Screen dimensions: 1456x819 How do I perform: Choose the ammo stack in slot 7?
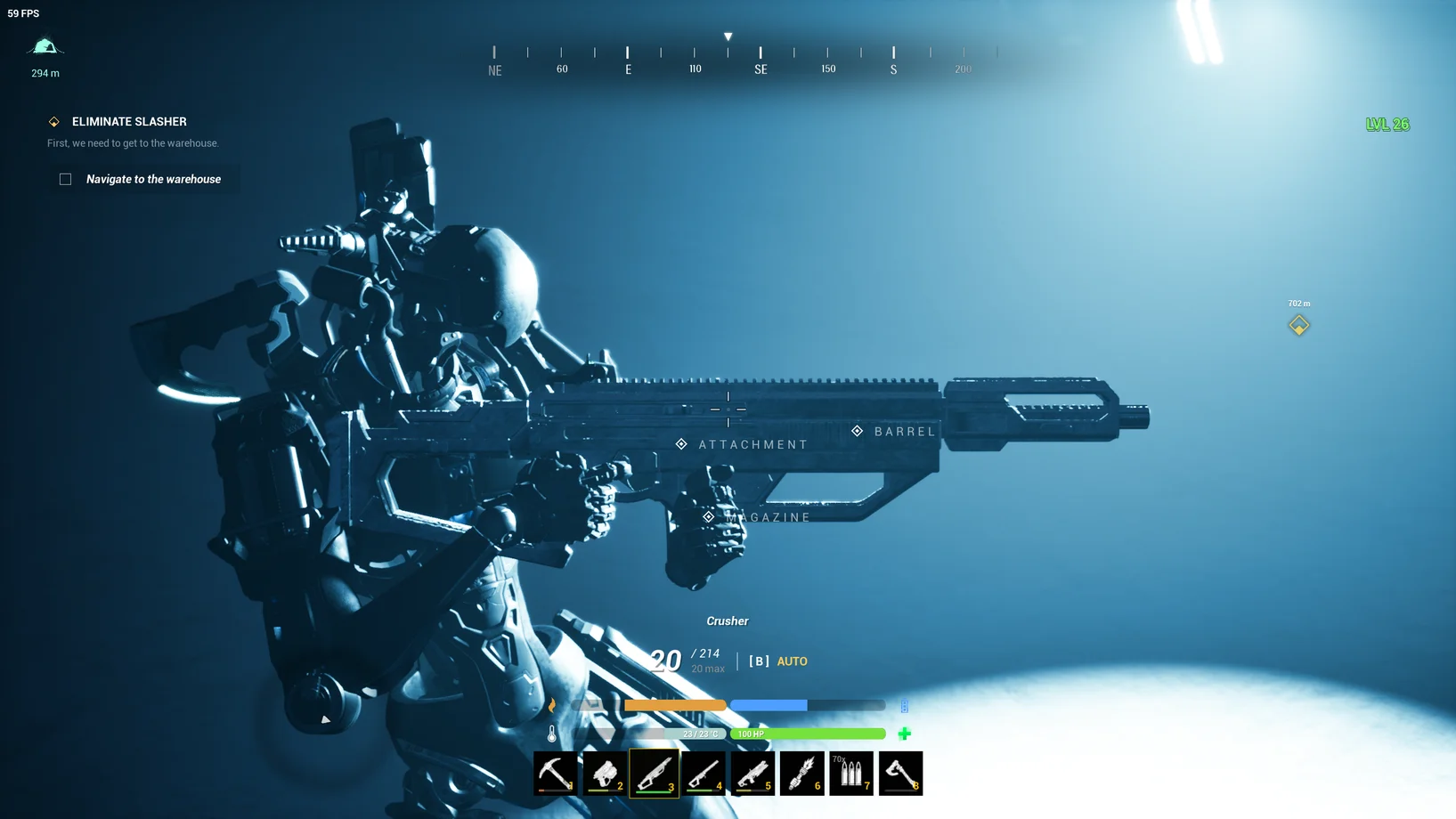coord(851,773)
